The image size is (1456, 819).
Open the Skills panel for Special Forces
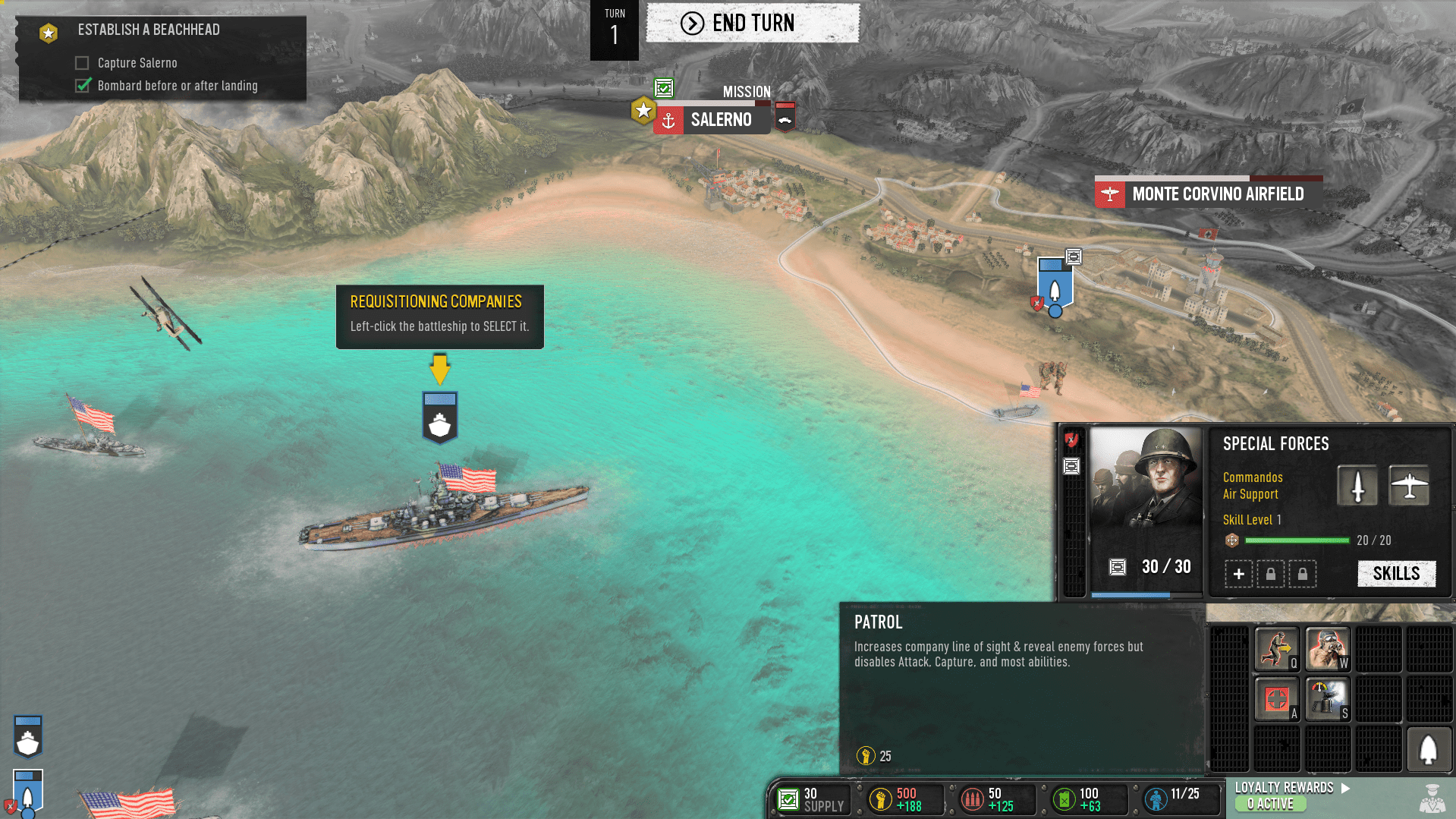click(x=1396, y=574)
